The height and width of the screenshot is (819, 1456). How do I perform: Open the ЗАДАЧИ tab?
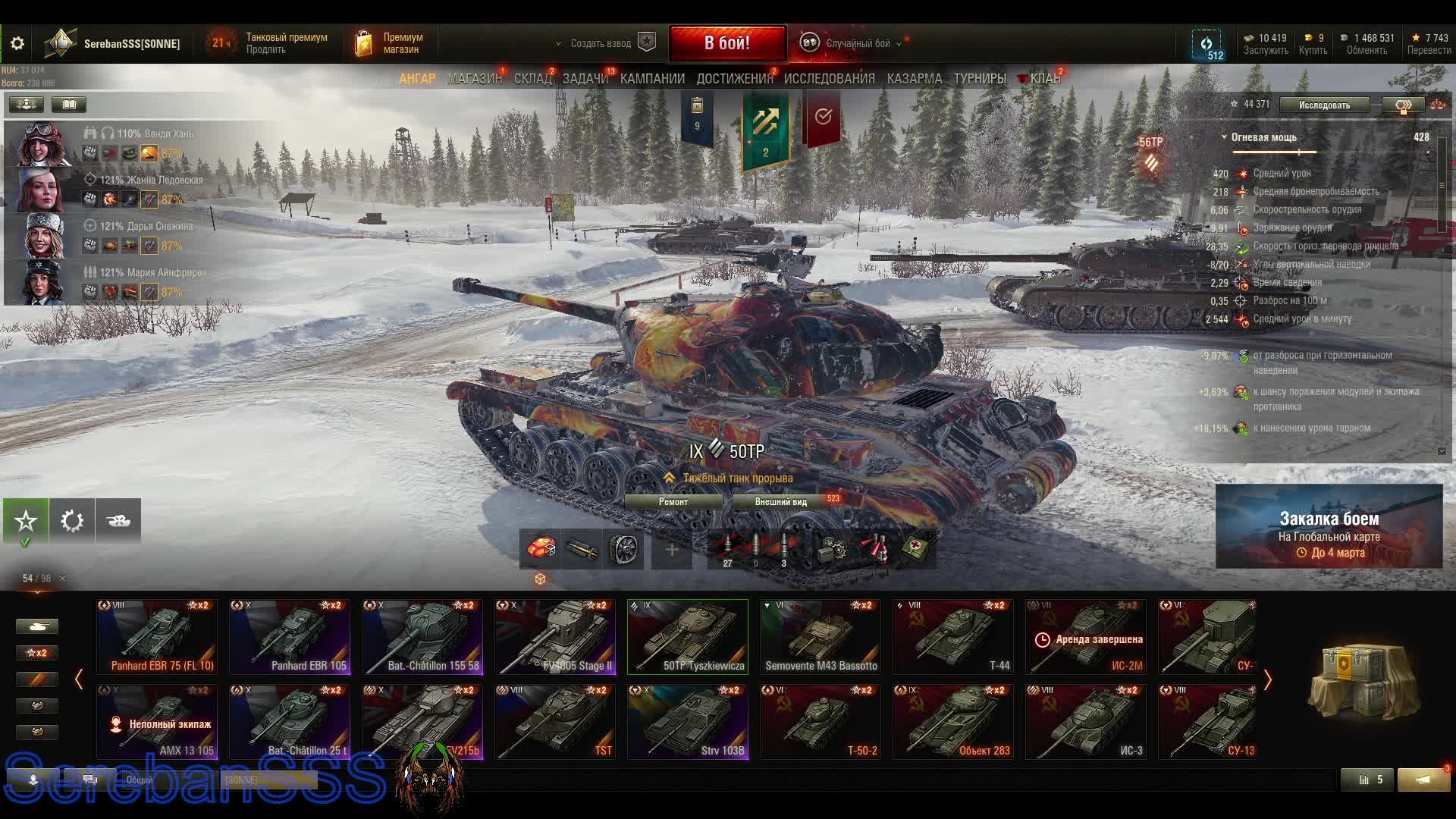585,79
